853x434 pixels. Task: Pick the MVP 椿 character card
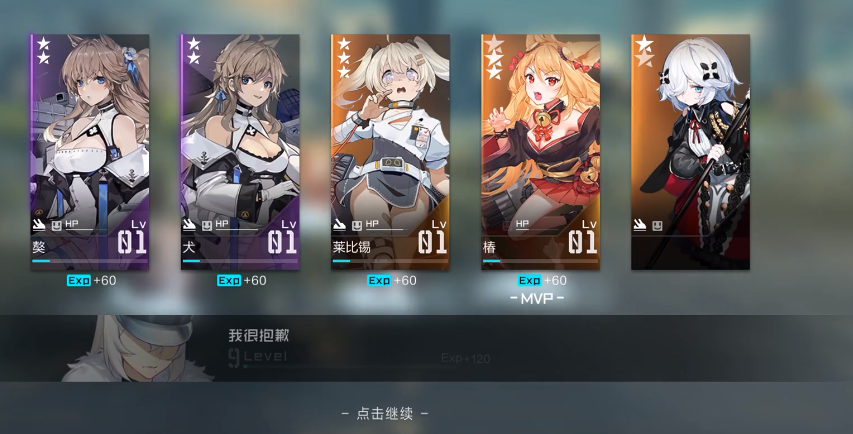click(x=540, y=152)
